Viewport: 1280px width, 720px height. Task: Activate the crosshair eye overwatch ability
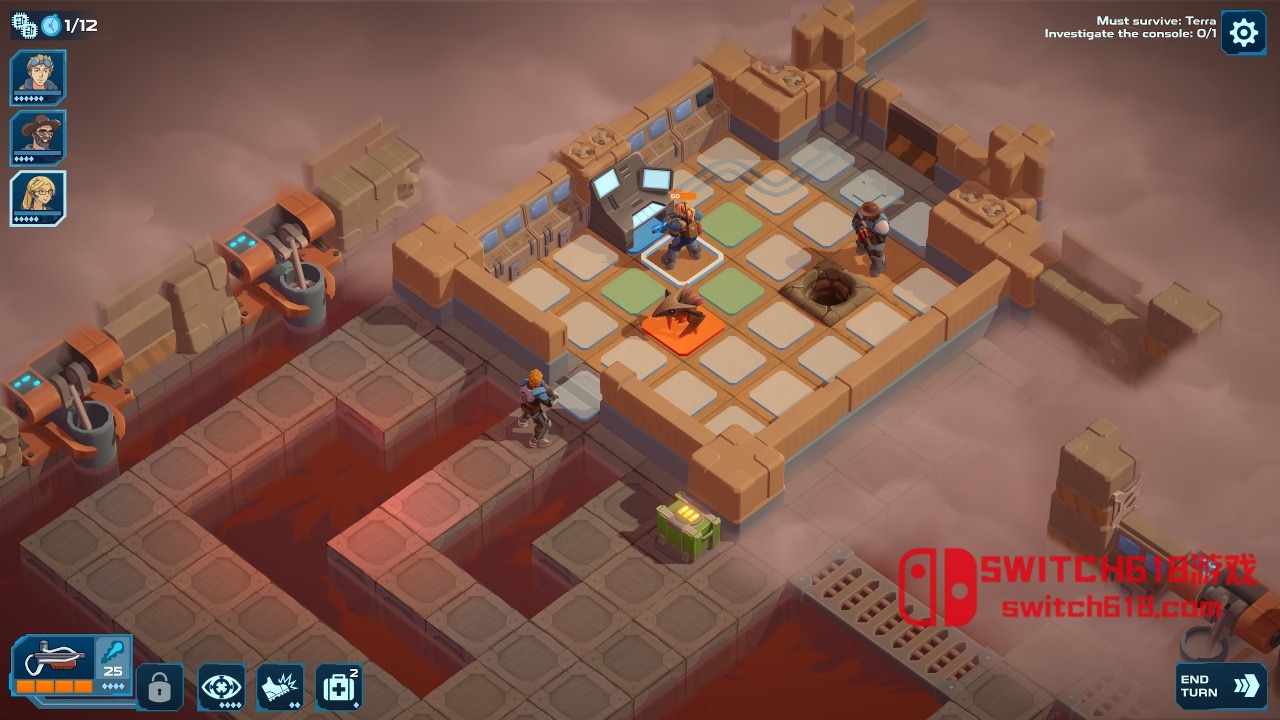click(221, 687)
